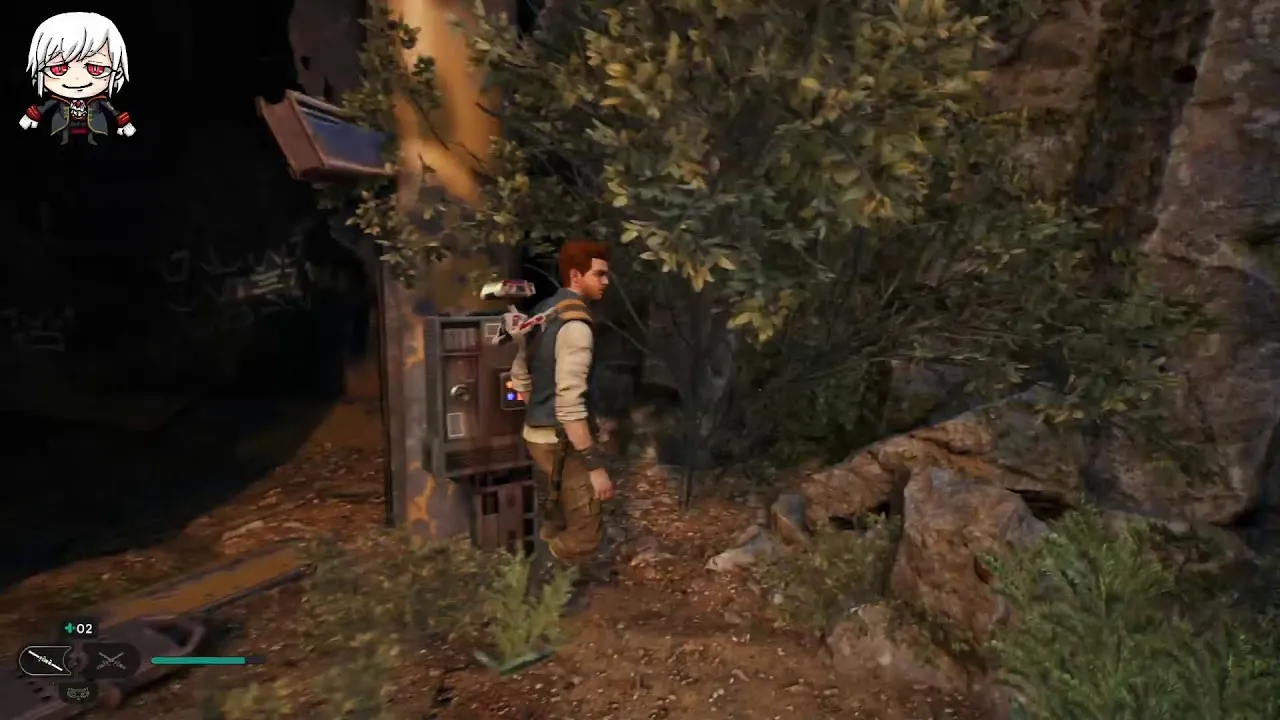Click the chibi white-haired streamer avatar overlay
Screen dimensions: 1280x720
tap(77, 78)
